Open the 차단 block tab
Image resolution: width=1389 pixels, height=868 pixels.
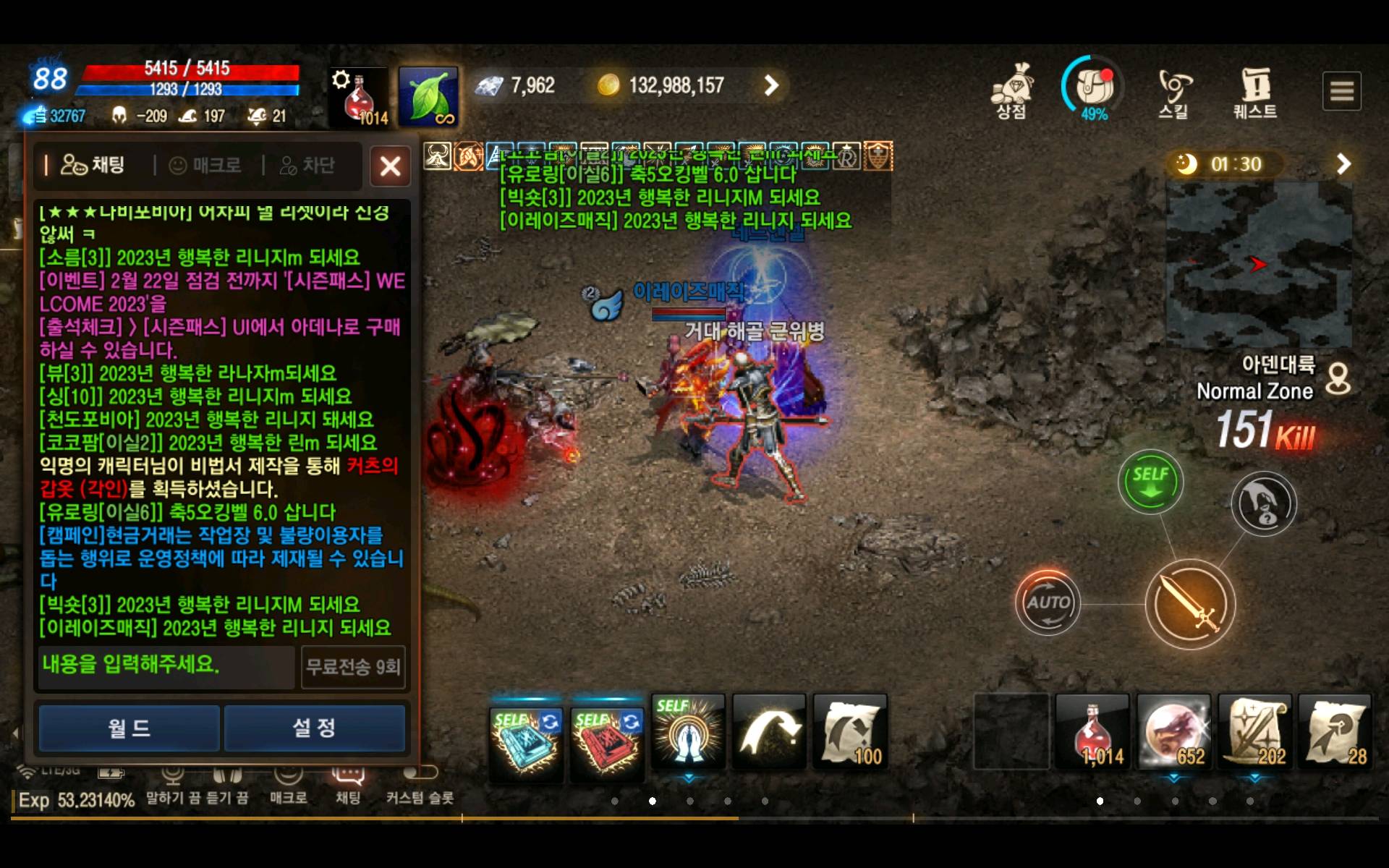point(307,166)
